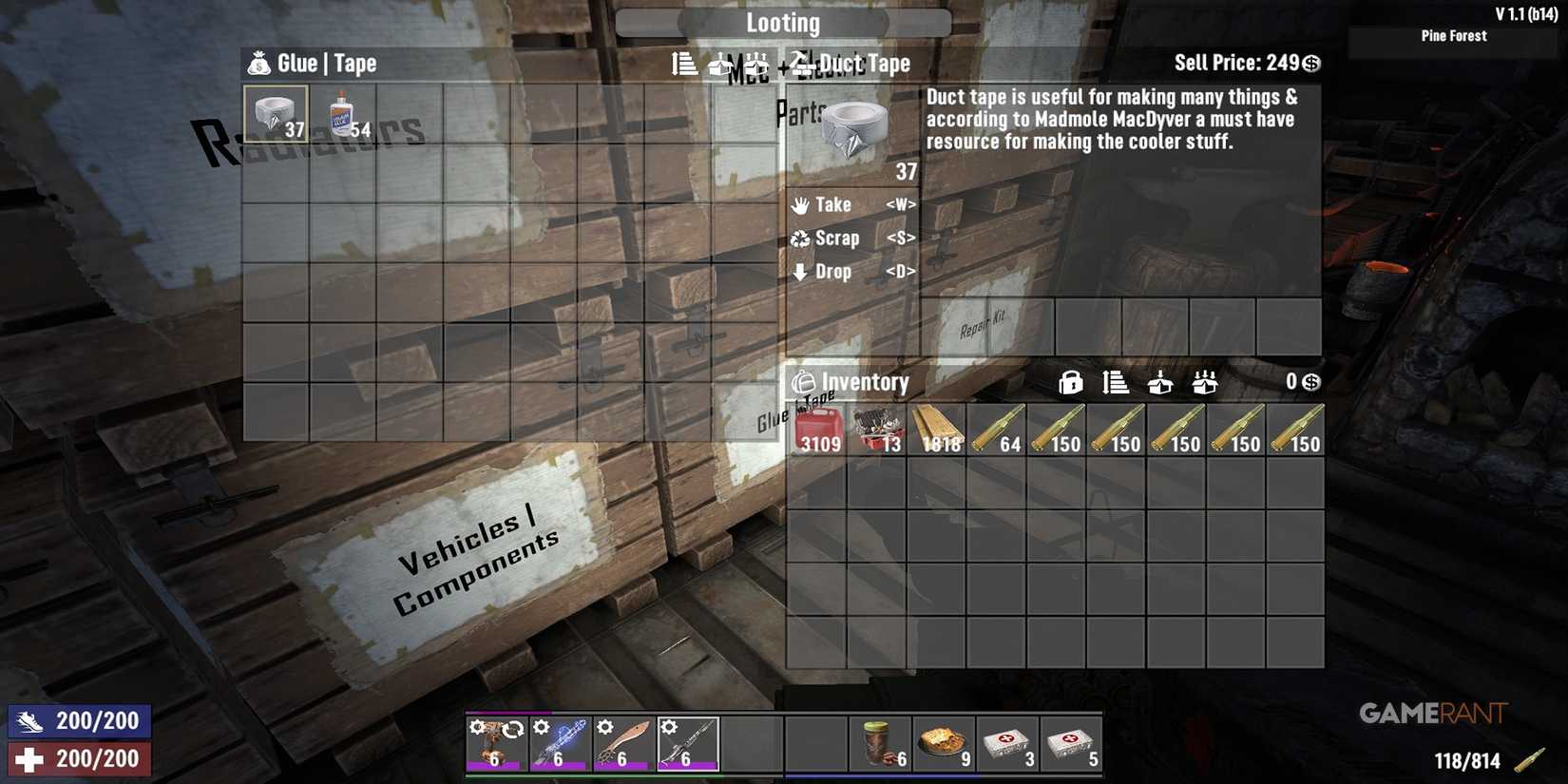Toggle the inventory lock padlock icon
1568x784 pixels.
point(1072,382)
